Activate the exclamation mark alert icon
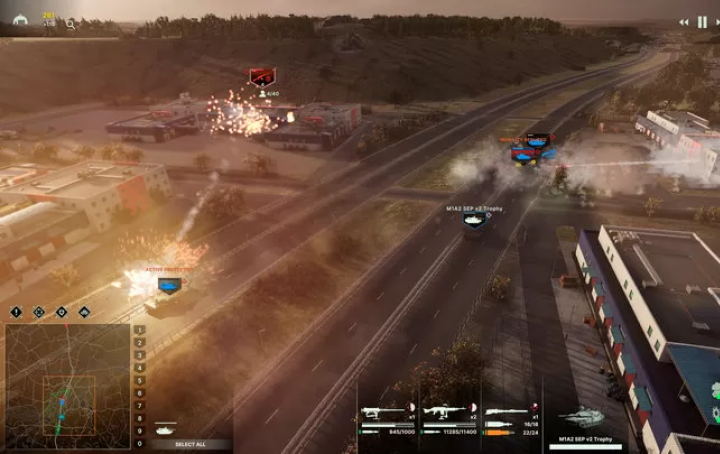The height and width of the screenshot is (454, 720). point(16,312)
